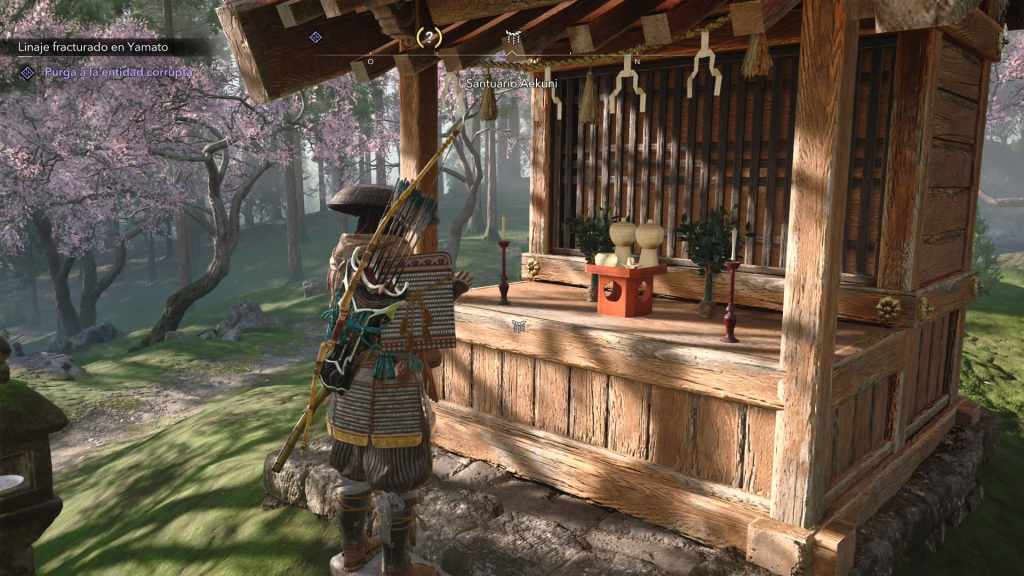
Task: Click the purple diamond quest marker on compass
Action: [315, 37]
